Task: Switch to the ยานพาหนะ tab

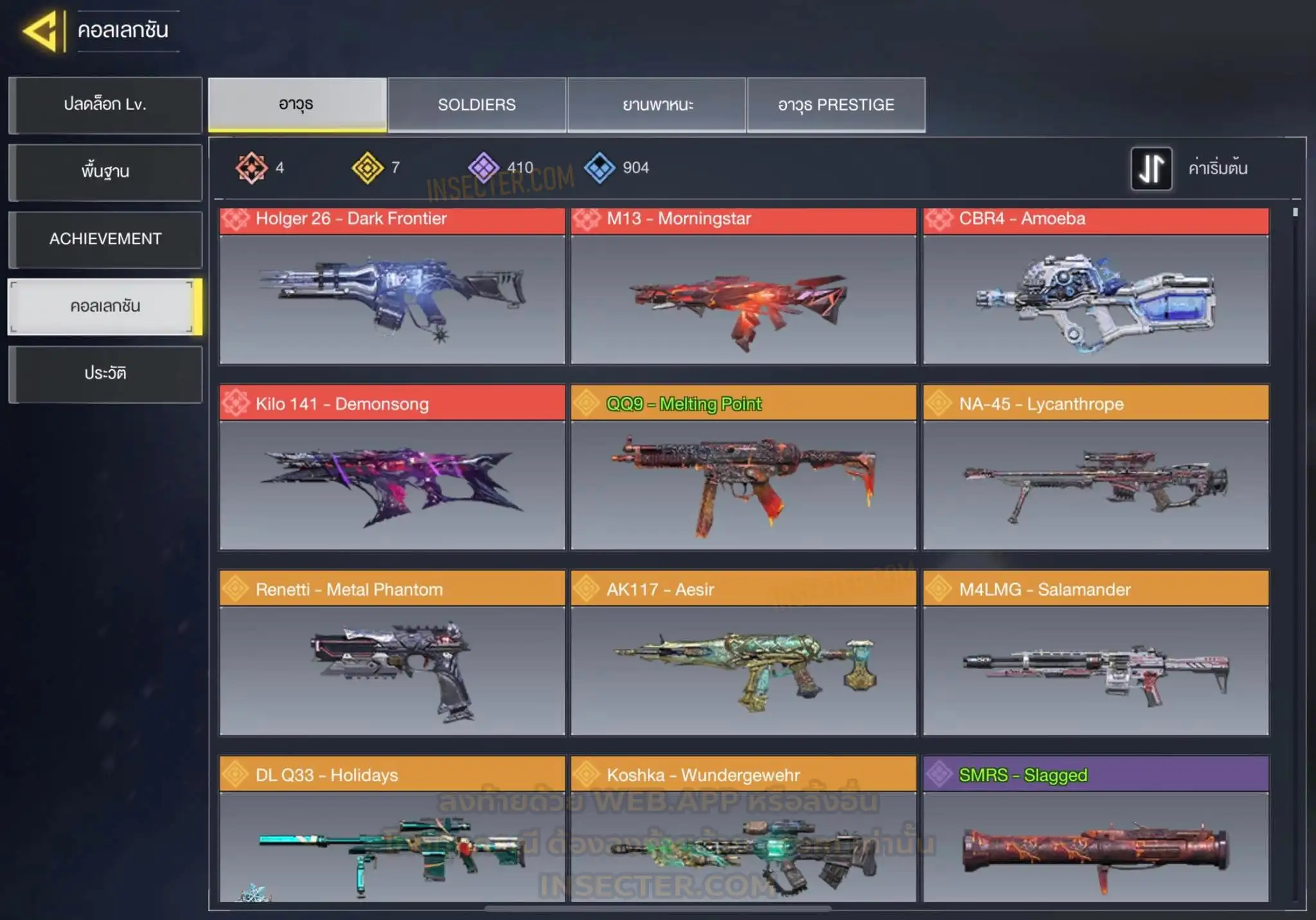Action: point(657,105)
